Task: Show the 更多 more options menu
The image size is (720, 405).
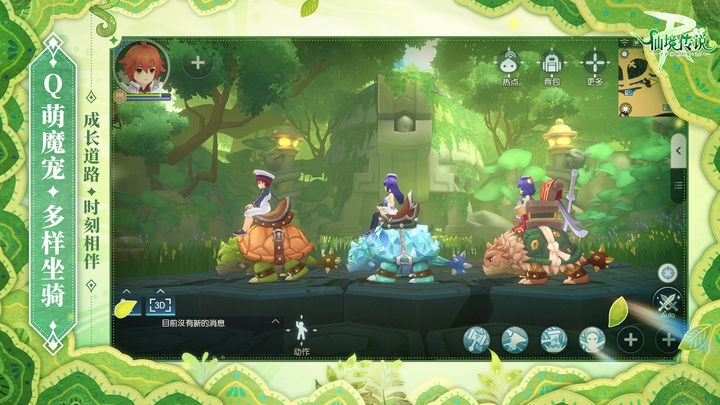Action: tap(595, 66)
